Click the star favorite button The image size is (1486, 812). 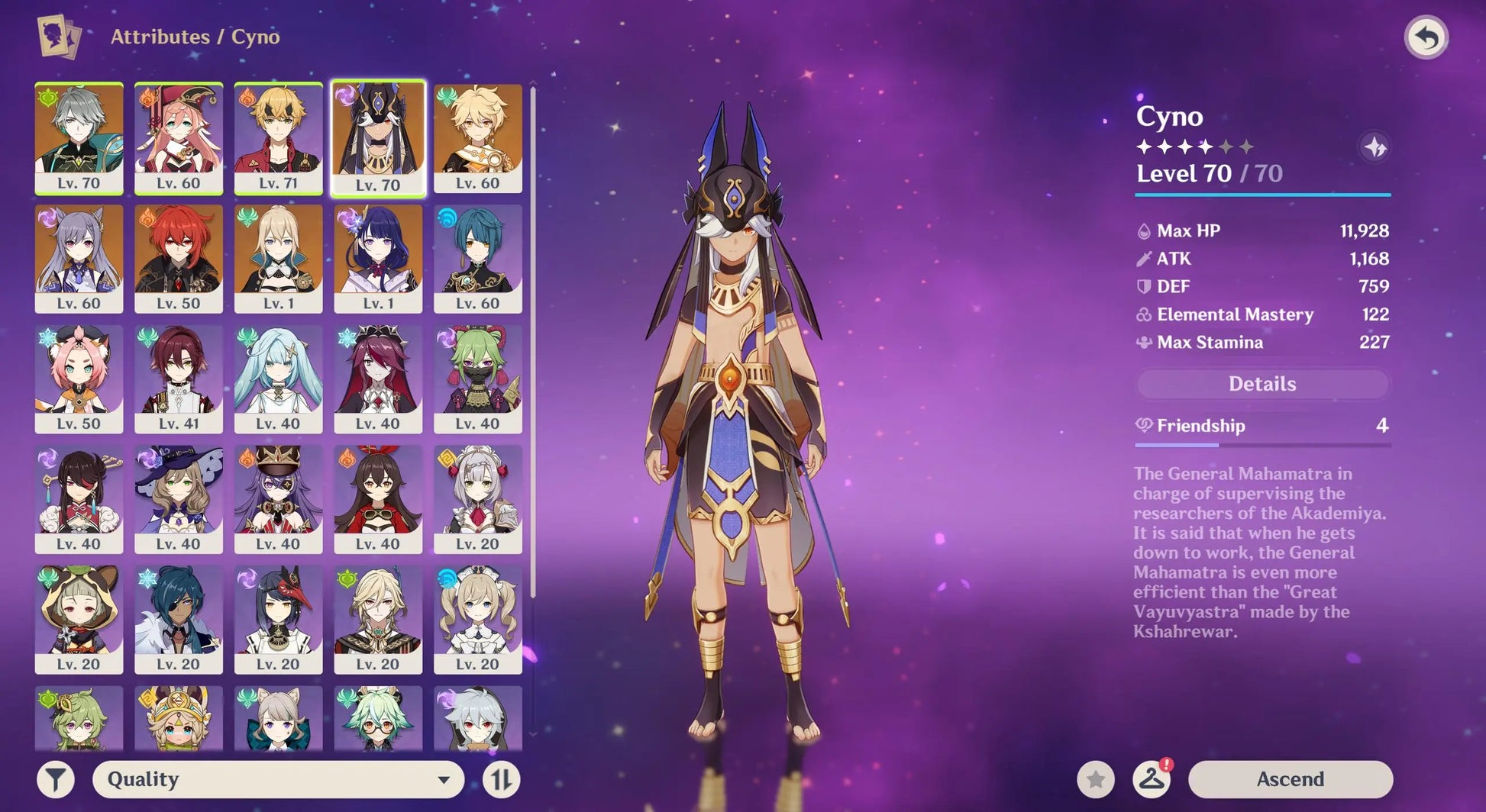click(1096, 779)
